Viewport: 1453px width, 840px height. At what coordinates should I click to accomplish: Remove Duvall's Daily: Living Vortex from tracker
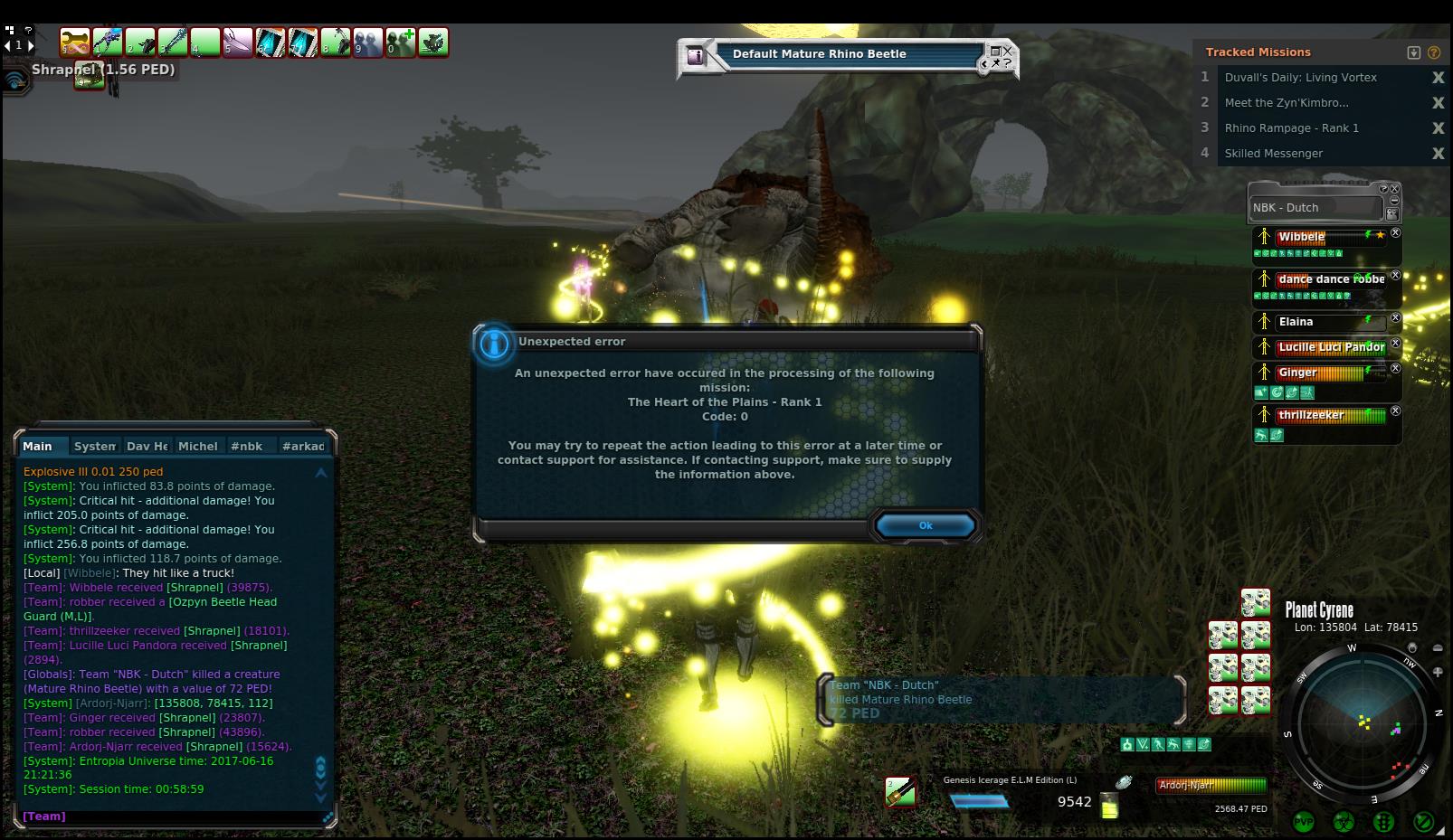[1438, 78]
